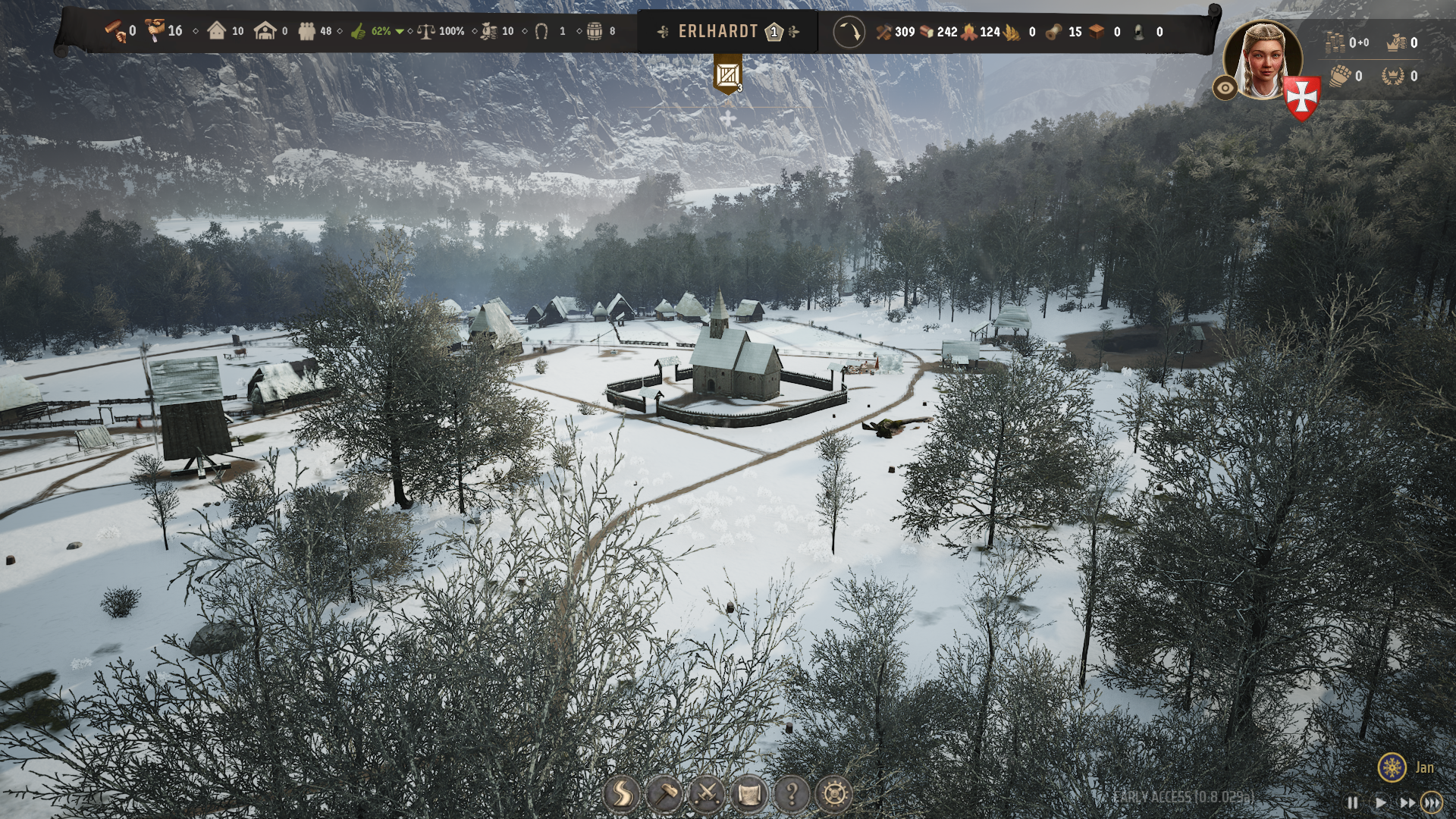Select the snowflake season icon
1456x819 pixels.
[x=1392, y=767]
